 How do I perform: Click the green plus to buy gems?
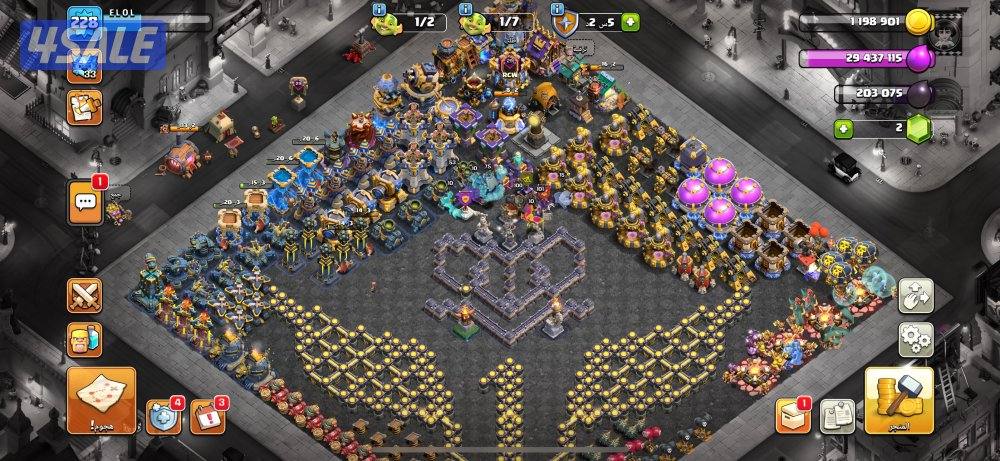pos(845,128)
